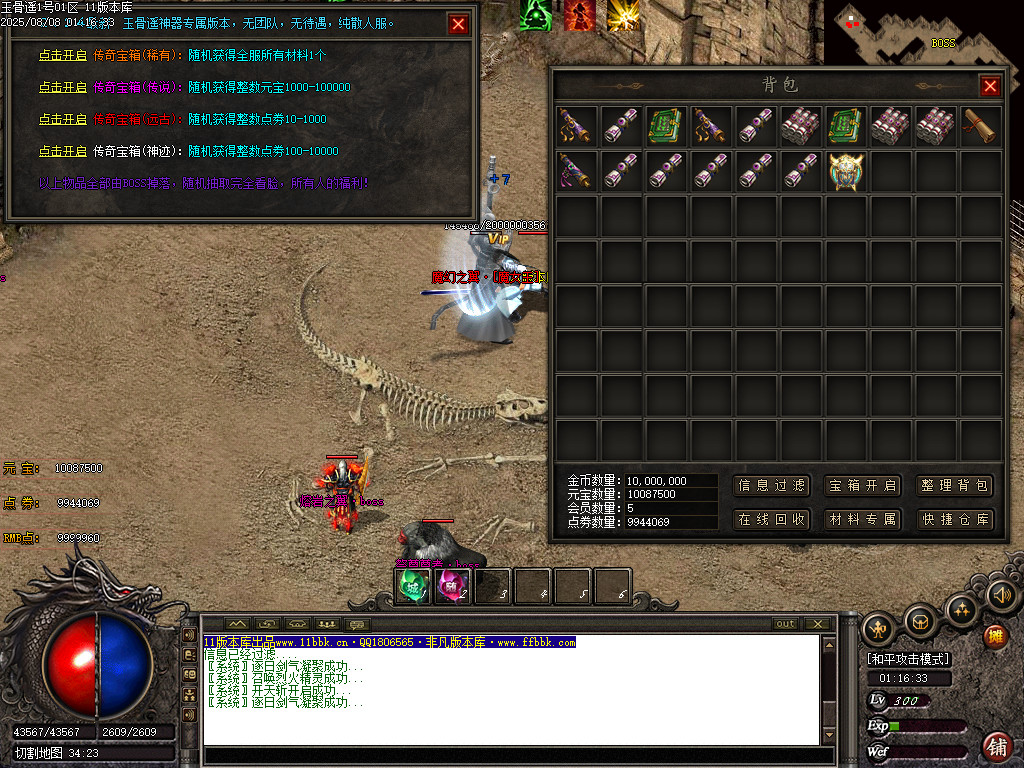Select the green skill pill in hotbar slot 1
1024x768 pixels.
[x=414, y=586]
